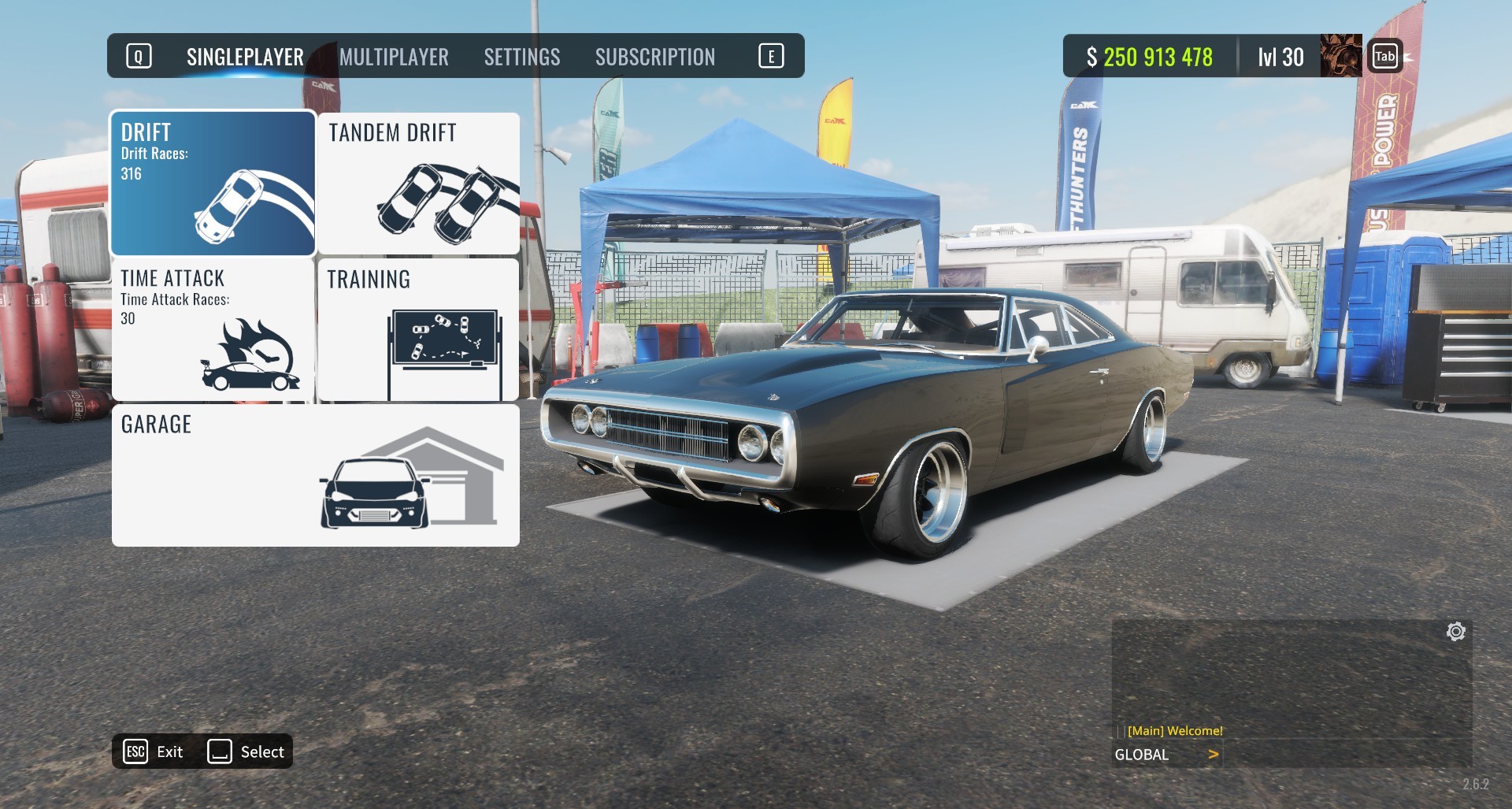Screen dimensions: 1512x809
Task: Select the SINGLEPLAYER tab
Action: 244,57
